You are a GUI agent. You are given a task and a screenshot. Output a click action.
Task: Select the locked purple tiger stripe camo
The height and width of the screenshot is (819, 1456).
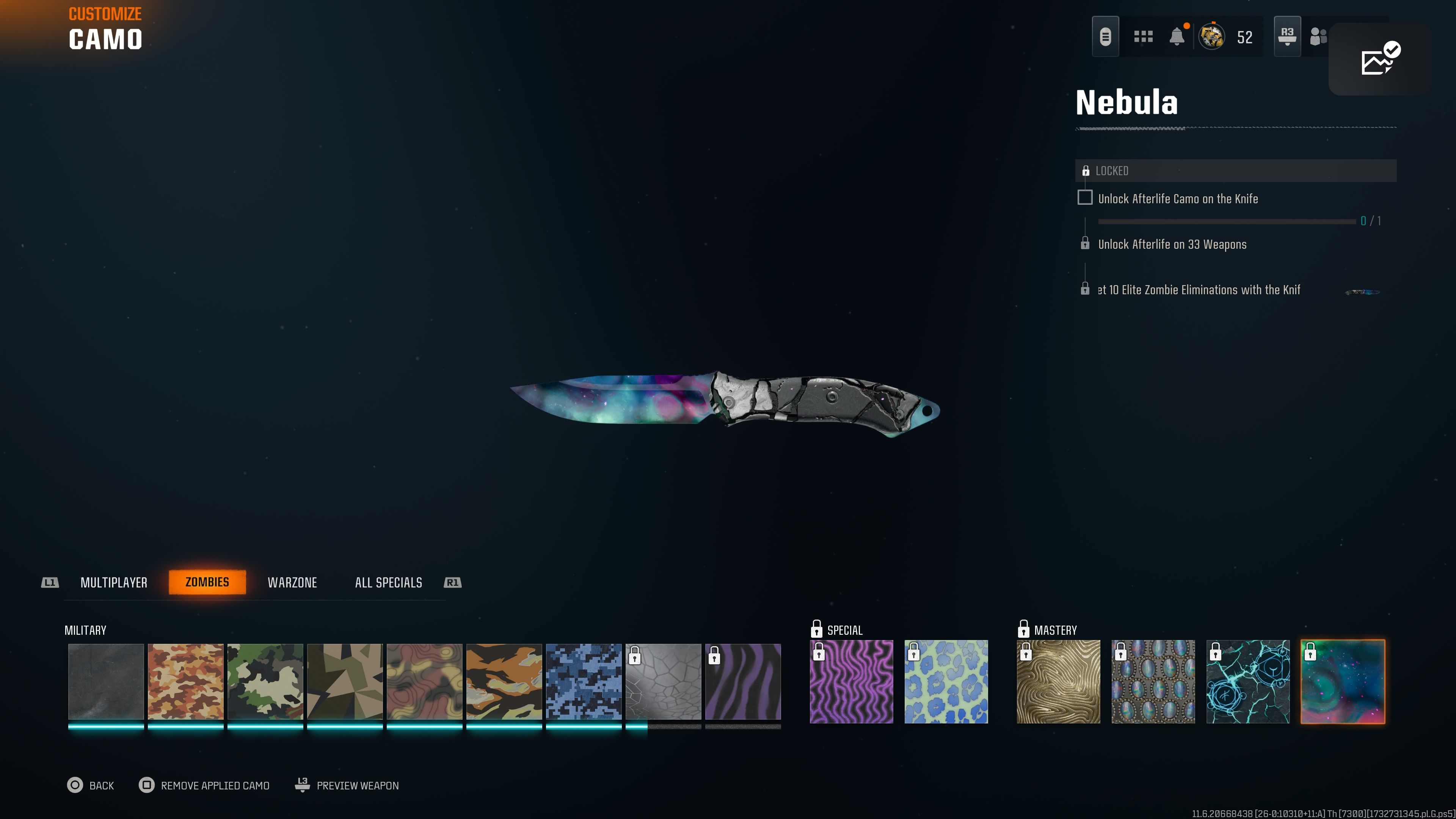(x=743, y=681)
